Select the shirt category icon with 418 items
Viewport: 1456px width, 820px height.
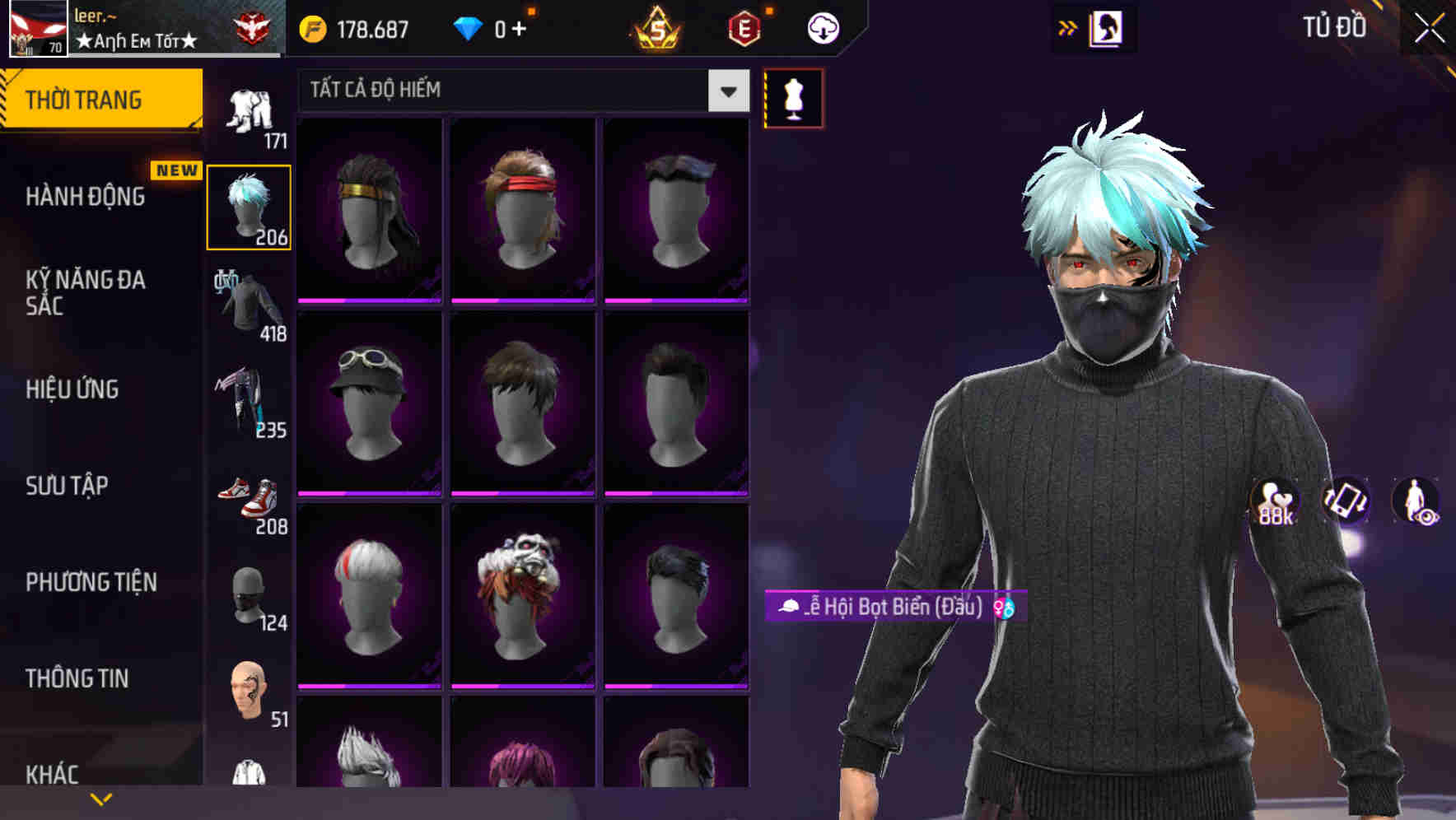pyautogui.click(x=250, y=305)
